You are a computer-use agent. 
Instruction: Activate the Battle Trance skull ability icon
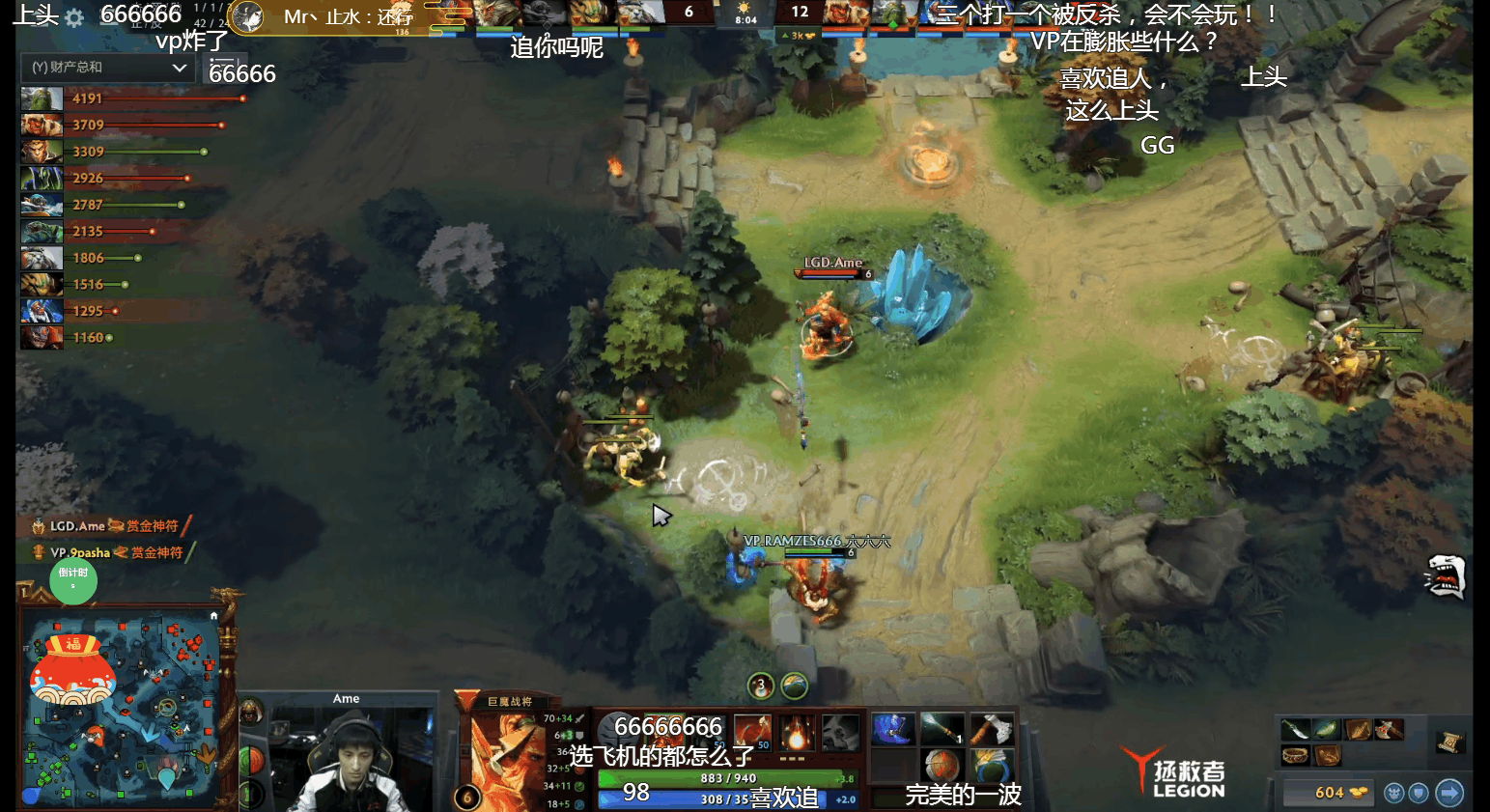(x=841, y=733)
